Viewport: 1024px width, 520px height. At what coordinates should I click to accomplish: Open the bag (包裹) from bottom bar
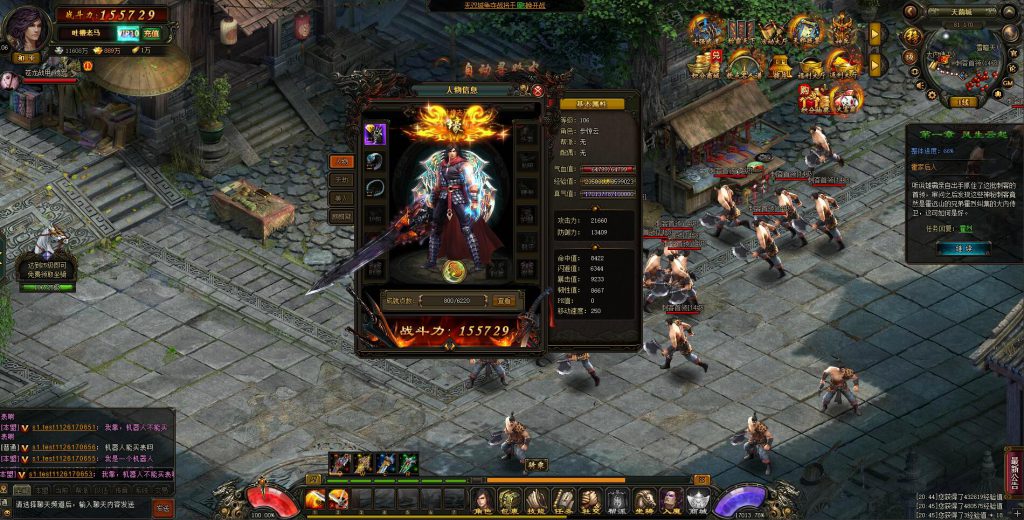[x=510, y=498]
